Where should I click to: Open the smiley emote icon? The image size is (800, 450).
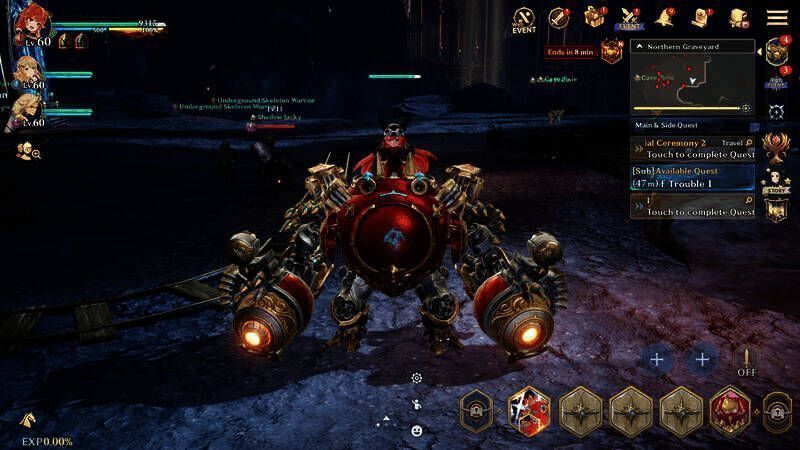tap(416, 430)
